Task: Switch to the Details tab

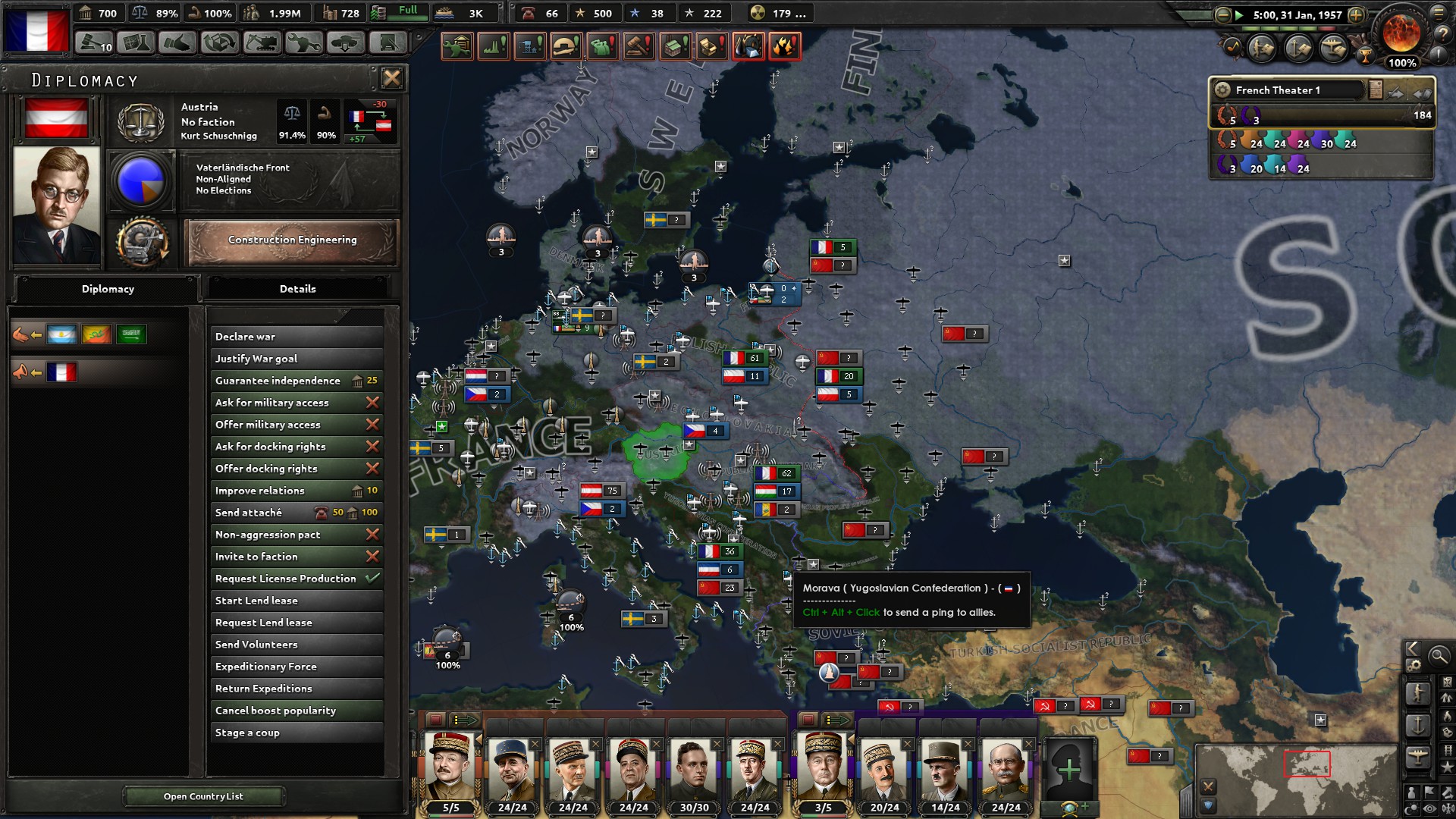Action: coord(298,289)
